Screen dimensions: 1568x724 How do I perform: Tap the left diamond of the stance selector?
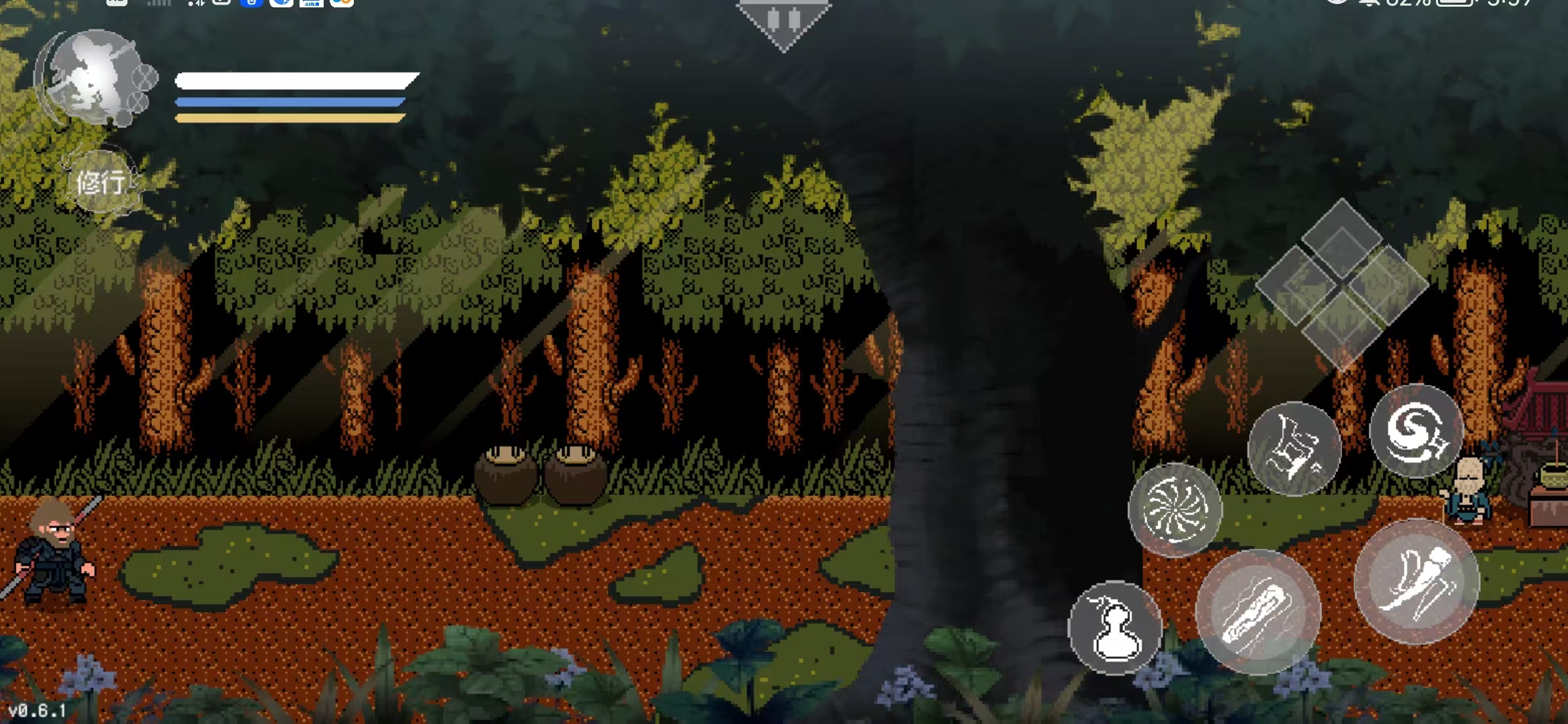1295,284
